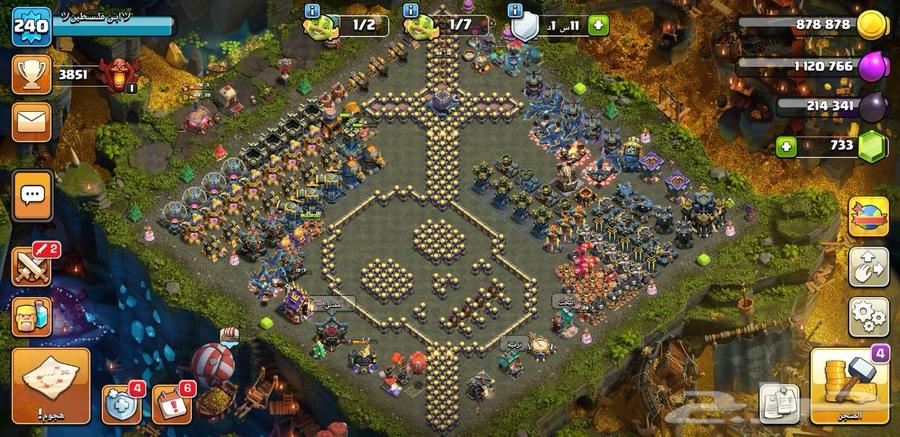The height and width of the screenshot is (437, 900).
Task: Open the chat speech bubble panel
Action: (x=31, y=193)
